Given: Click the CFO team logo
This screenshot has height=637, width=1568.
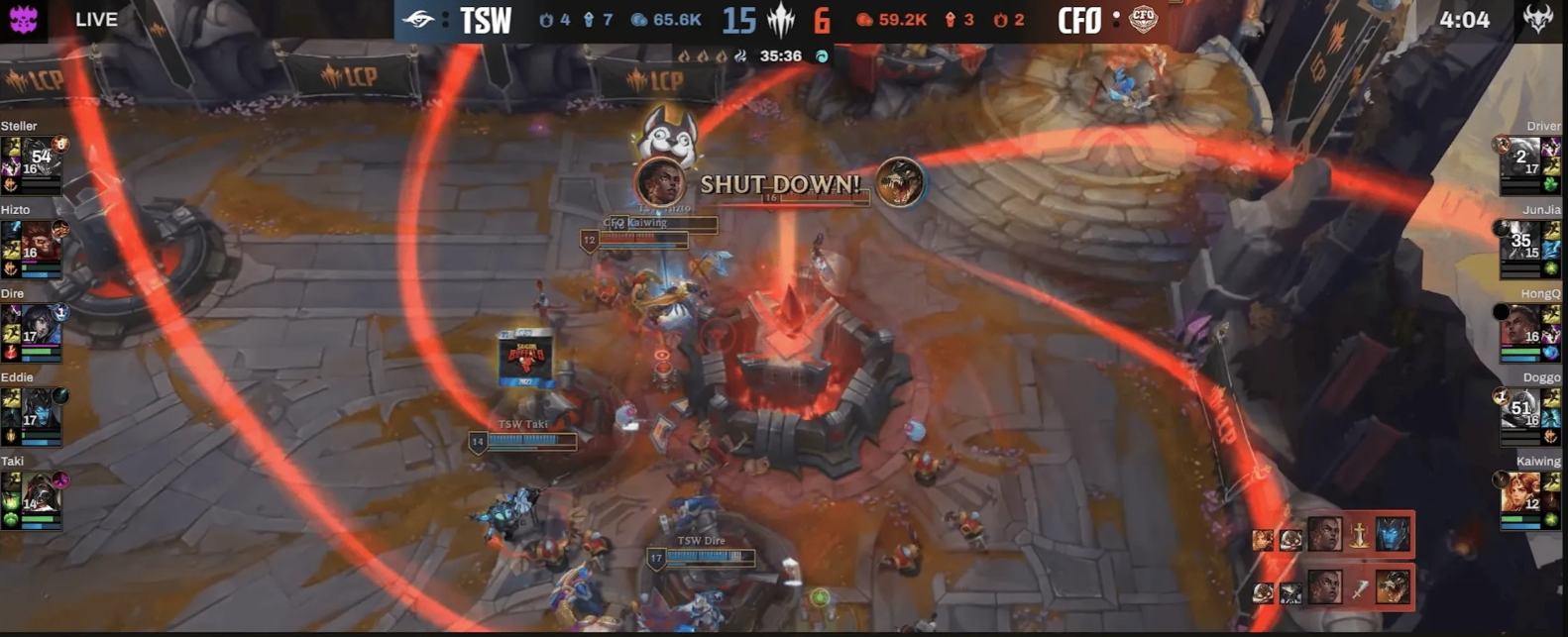Looking at the screenshot, I should pyautogui.click(x=1143, y=19).
